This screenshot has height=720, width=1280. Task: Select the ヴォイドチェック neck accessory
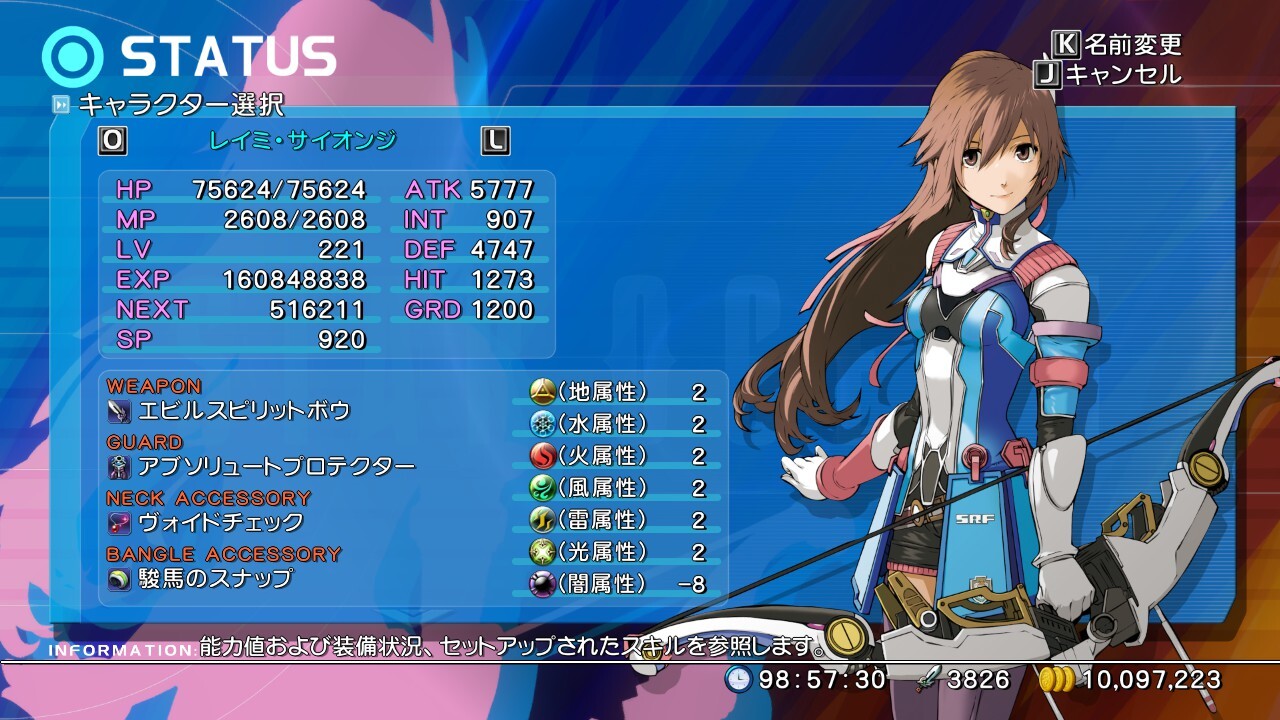tap(220, 522)
